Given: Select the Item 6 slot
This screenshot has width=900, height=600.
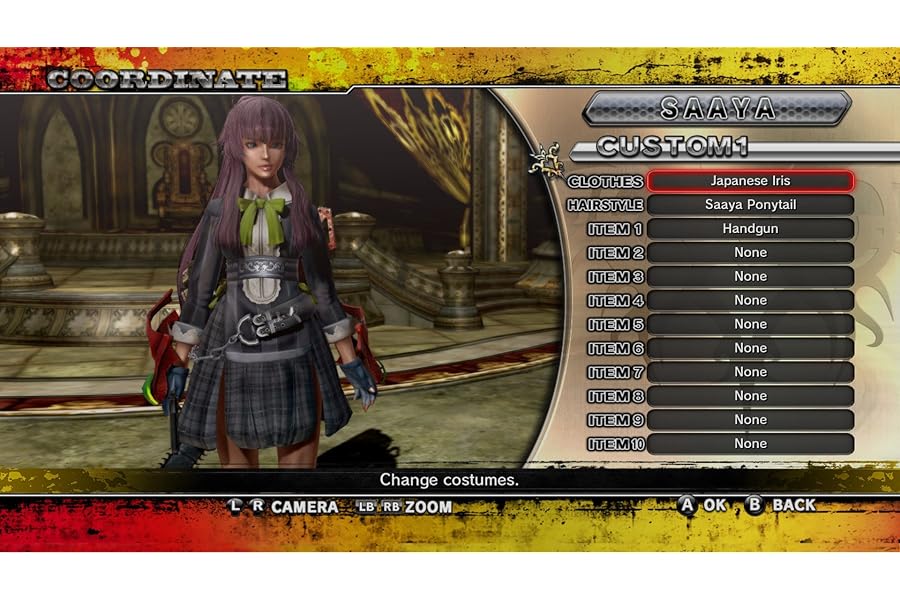Looking at the screenshot, I should (x=750, y=348).
